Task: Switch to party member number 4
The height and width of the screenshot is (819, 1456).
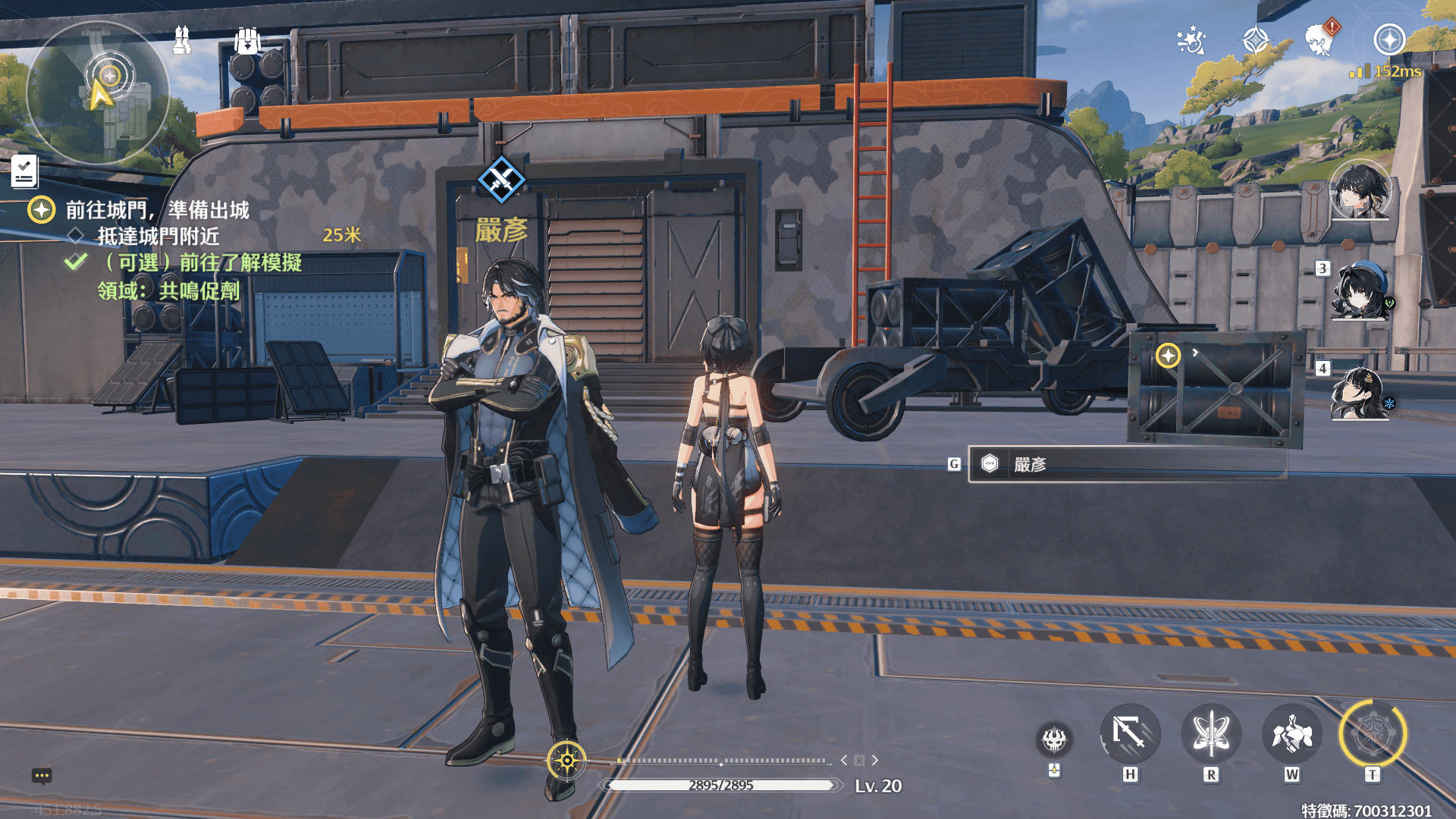Action: [1360, 392]
